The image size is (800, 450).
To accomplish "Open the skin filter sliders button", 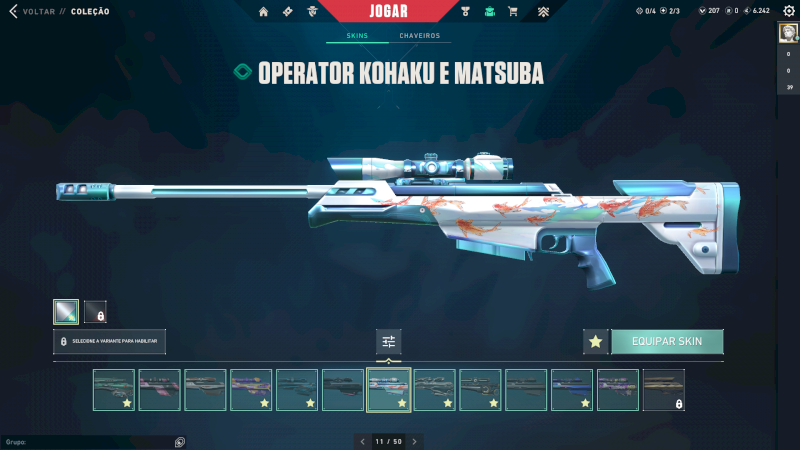I will coord(389,342).
